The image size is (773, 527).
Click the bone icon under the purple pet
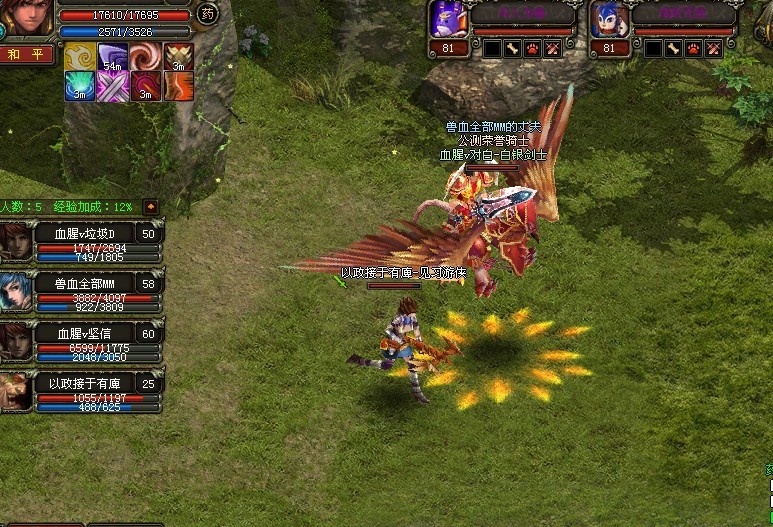click(512, 48)
